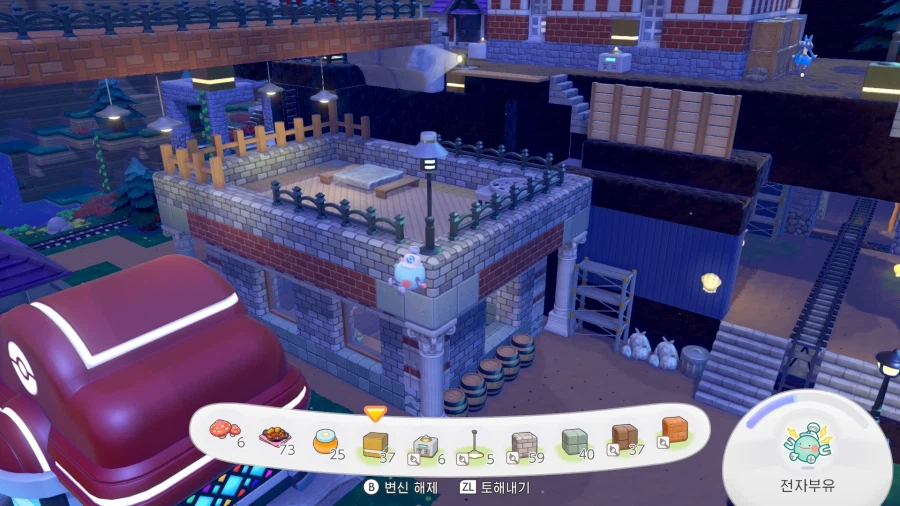Select the red mushroom hotbar slot
The image size is (900, 506).
(x=221, y=430)
